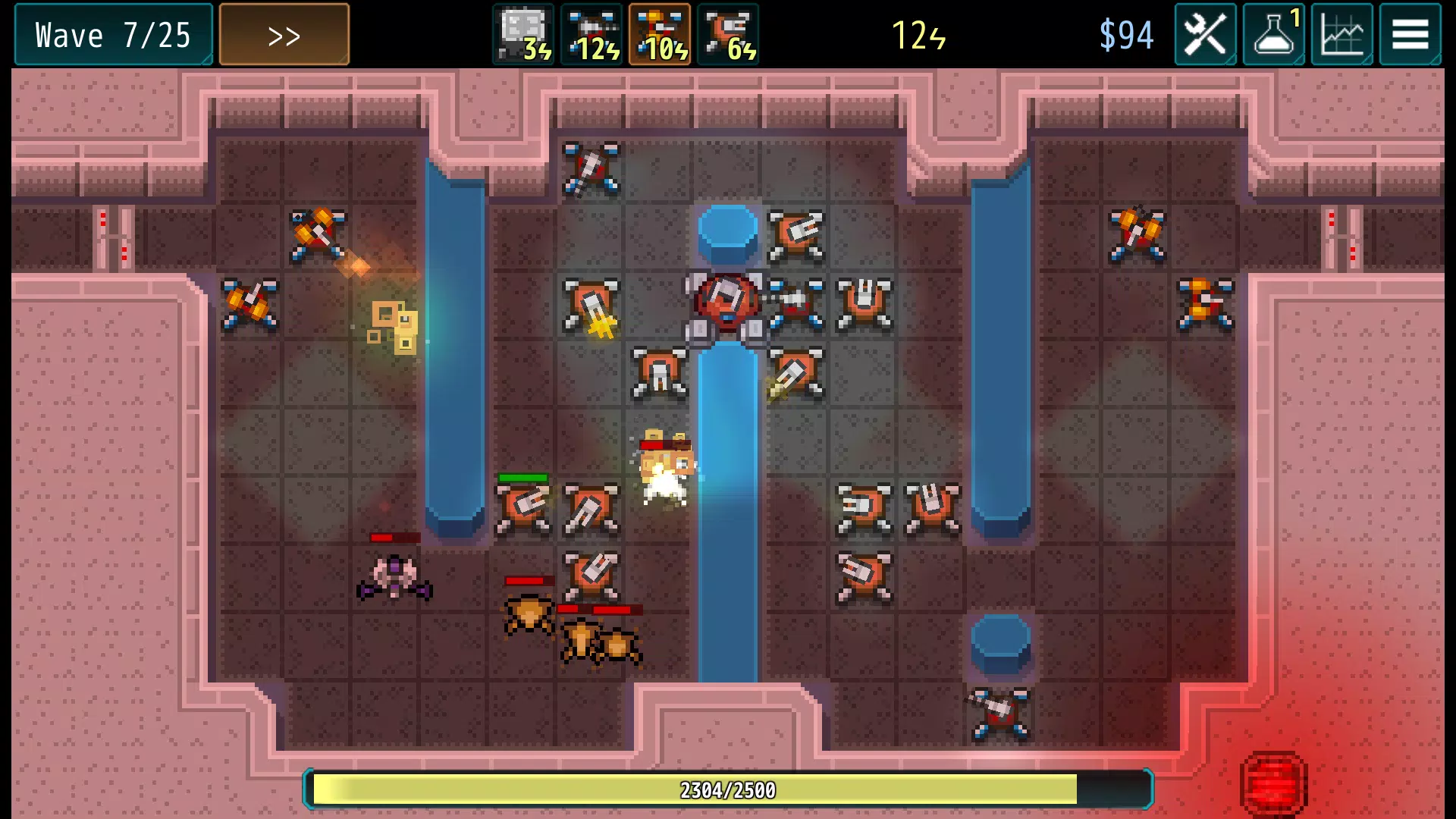Viewport: 1456px width, 819px height.
Task: Open the research flask menu
Action: coord(1274,35)
